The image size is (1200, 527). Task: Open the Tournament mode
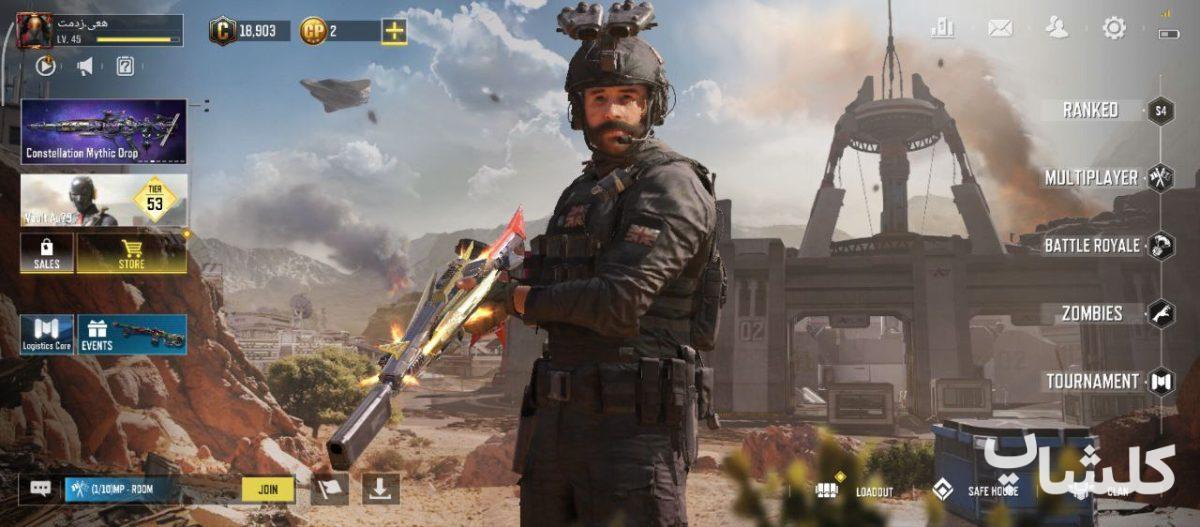(x=1091, y=382)
